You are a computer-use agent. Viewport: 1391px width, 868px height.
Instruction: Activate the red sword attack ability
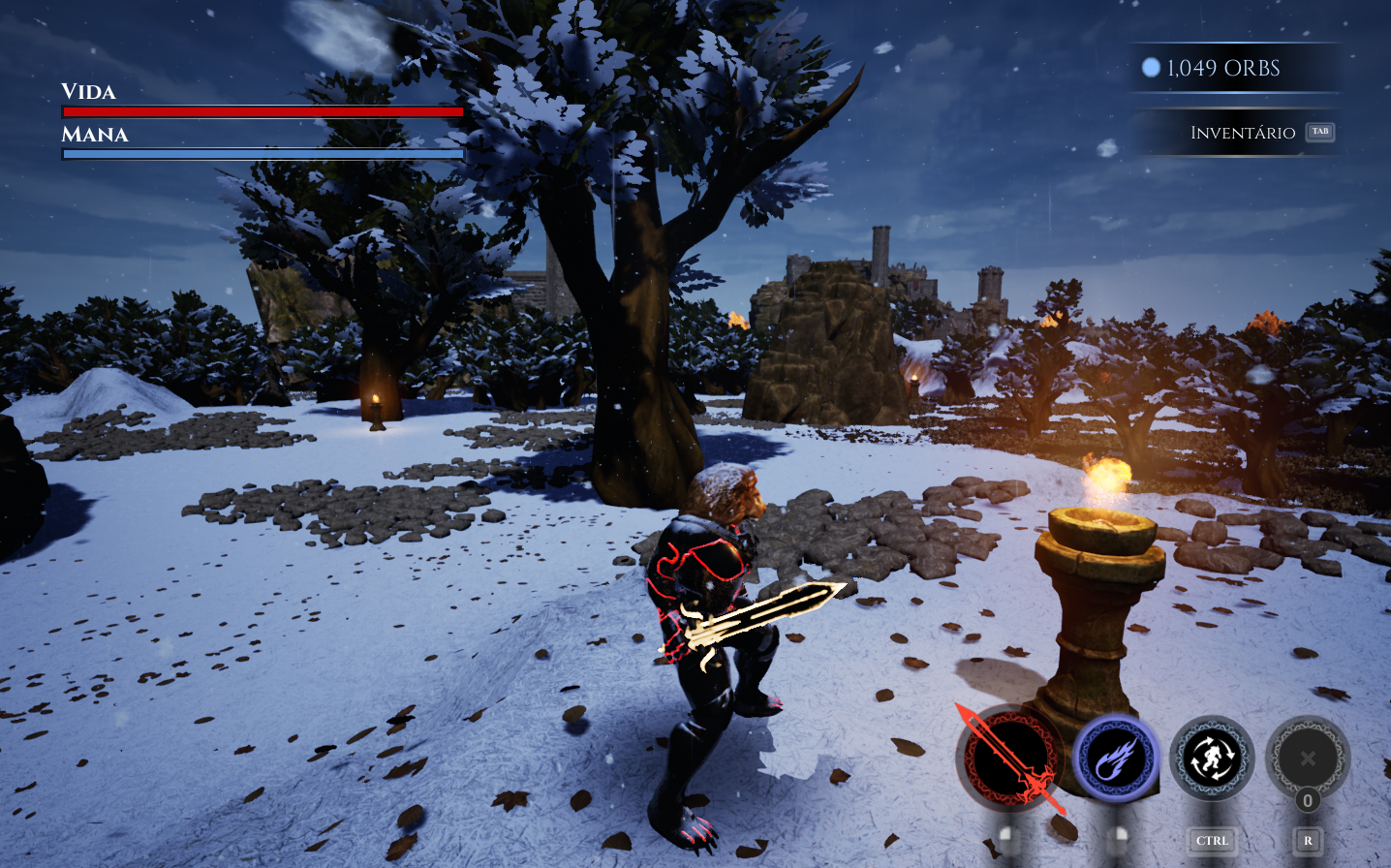[1008, 759]
